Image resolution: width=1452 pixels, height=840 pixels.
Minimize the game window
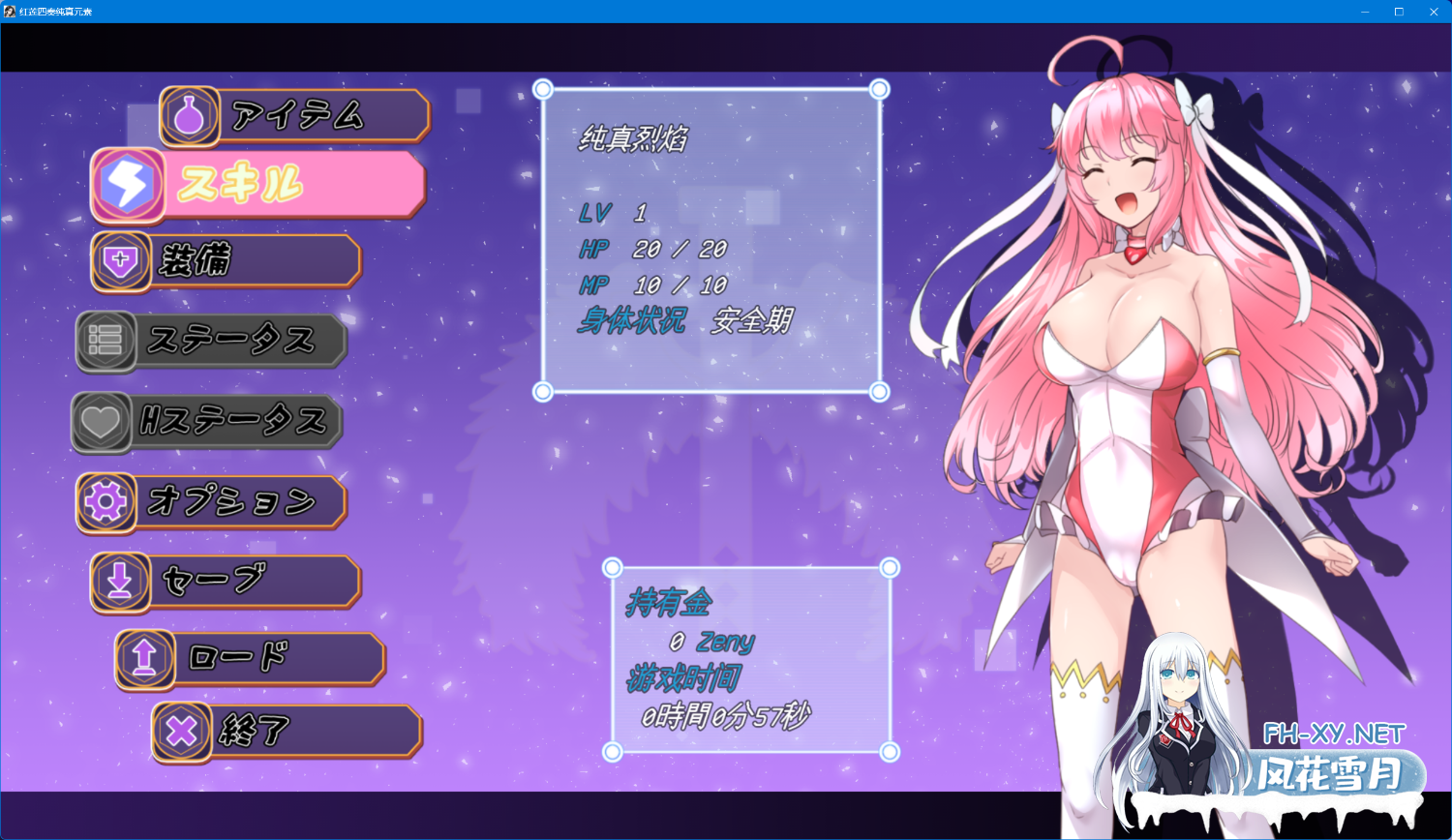coord(1365,12)
